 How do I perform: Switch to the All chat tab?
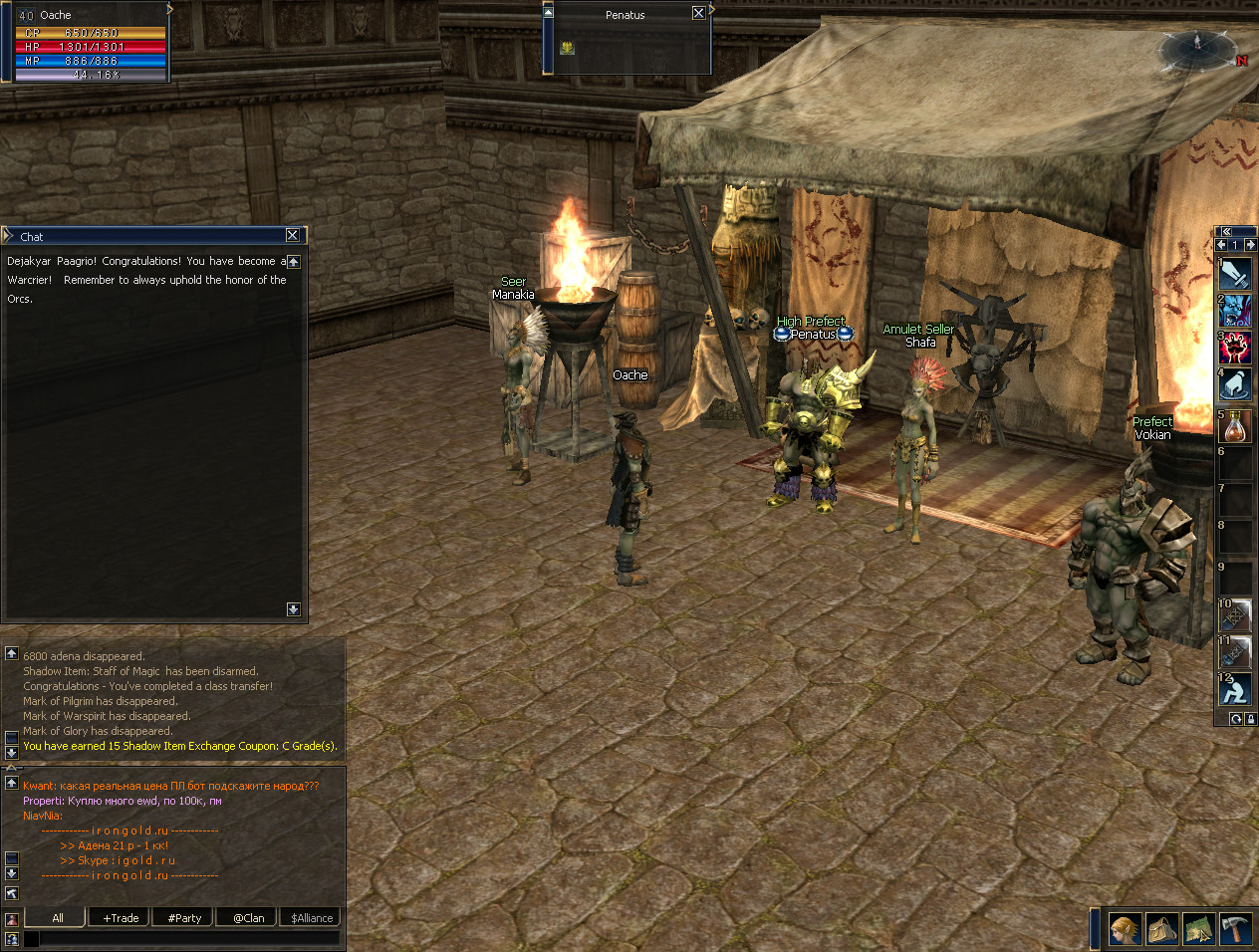point(58,918)
